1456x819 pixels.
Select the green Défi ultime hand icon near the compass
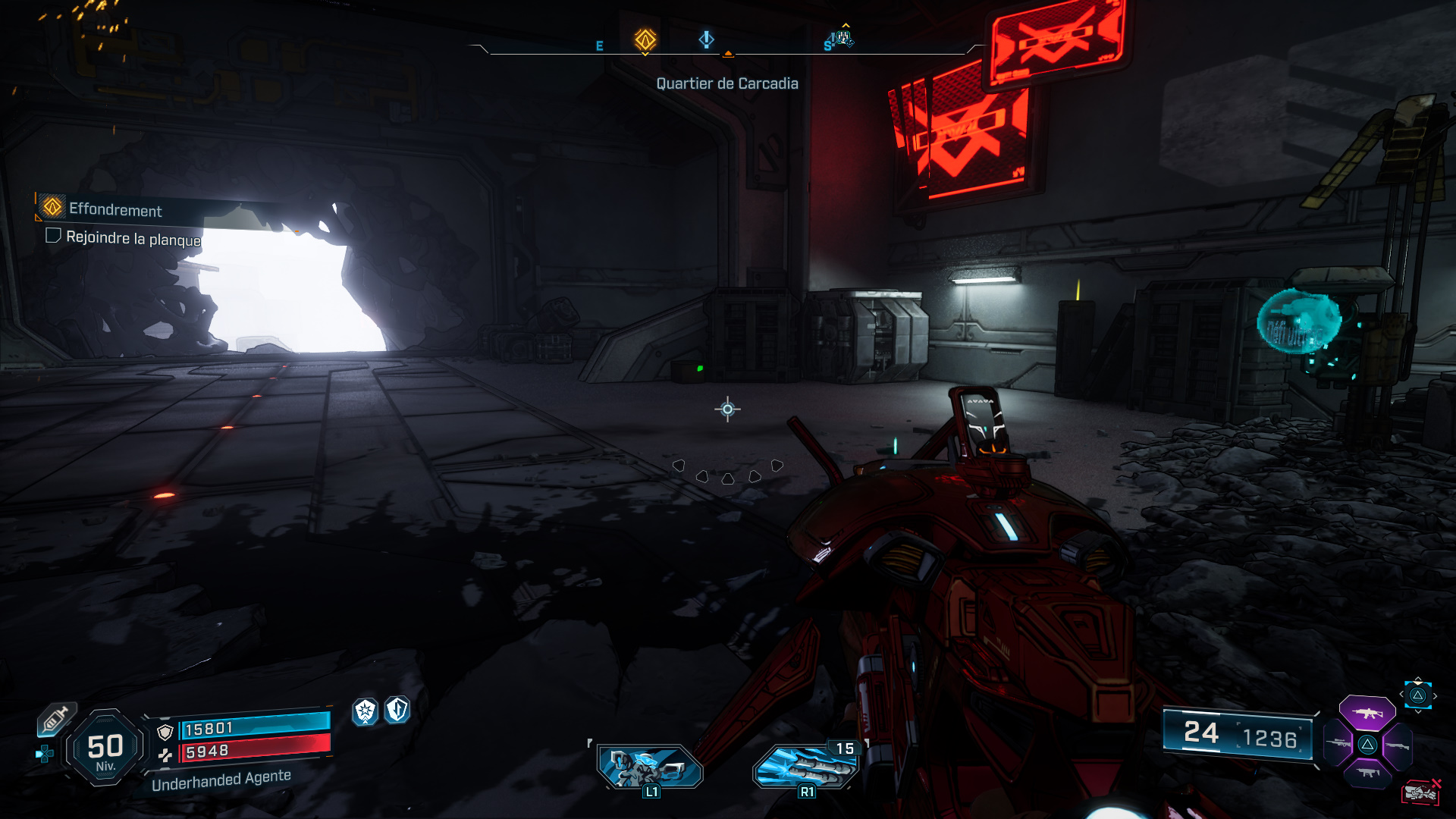[x=843, y=38]
